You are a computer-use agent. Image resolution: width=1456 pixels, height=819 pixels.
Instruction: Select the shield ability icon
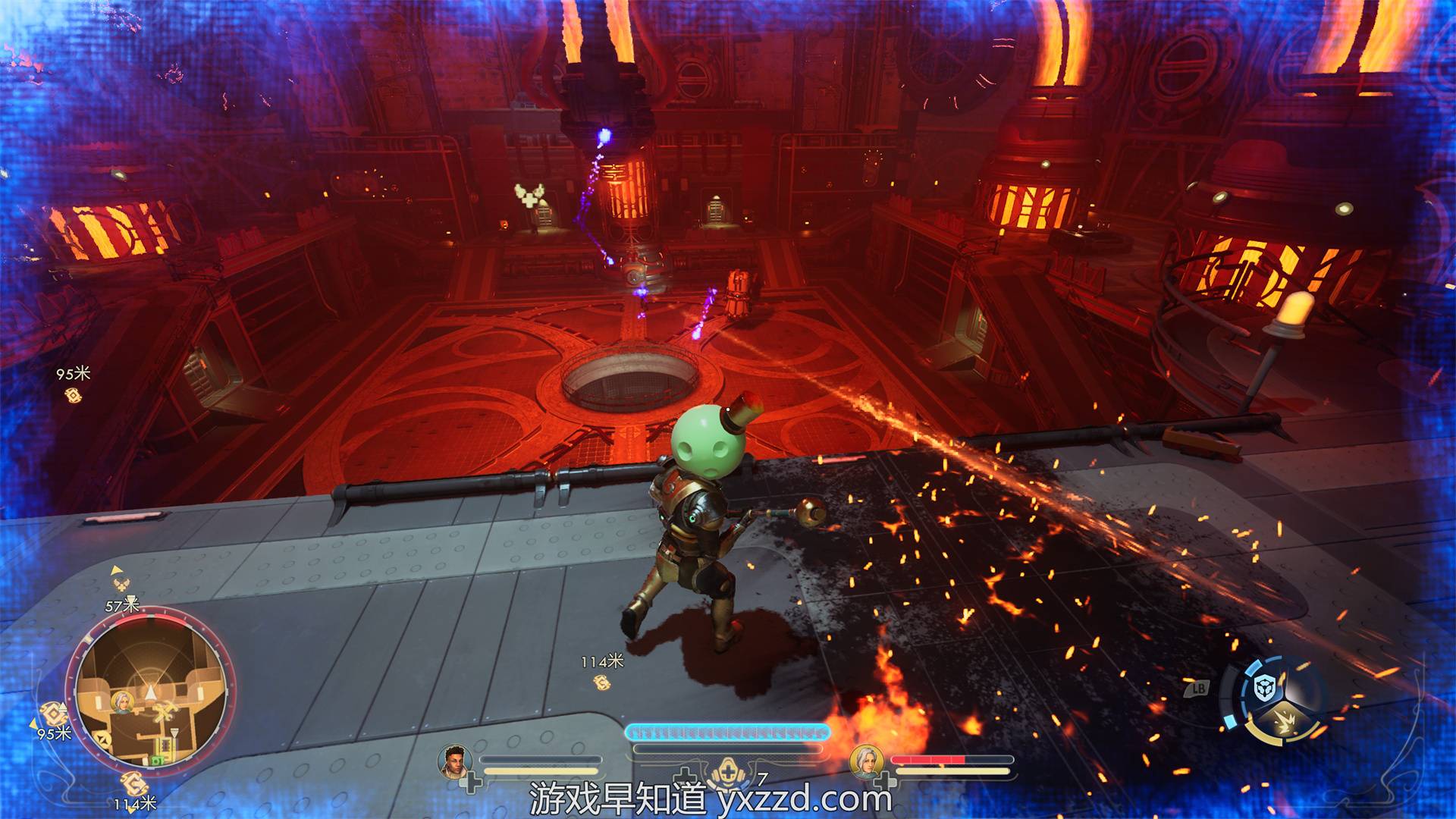click(1264, 689)
